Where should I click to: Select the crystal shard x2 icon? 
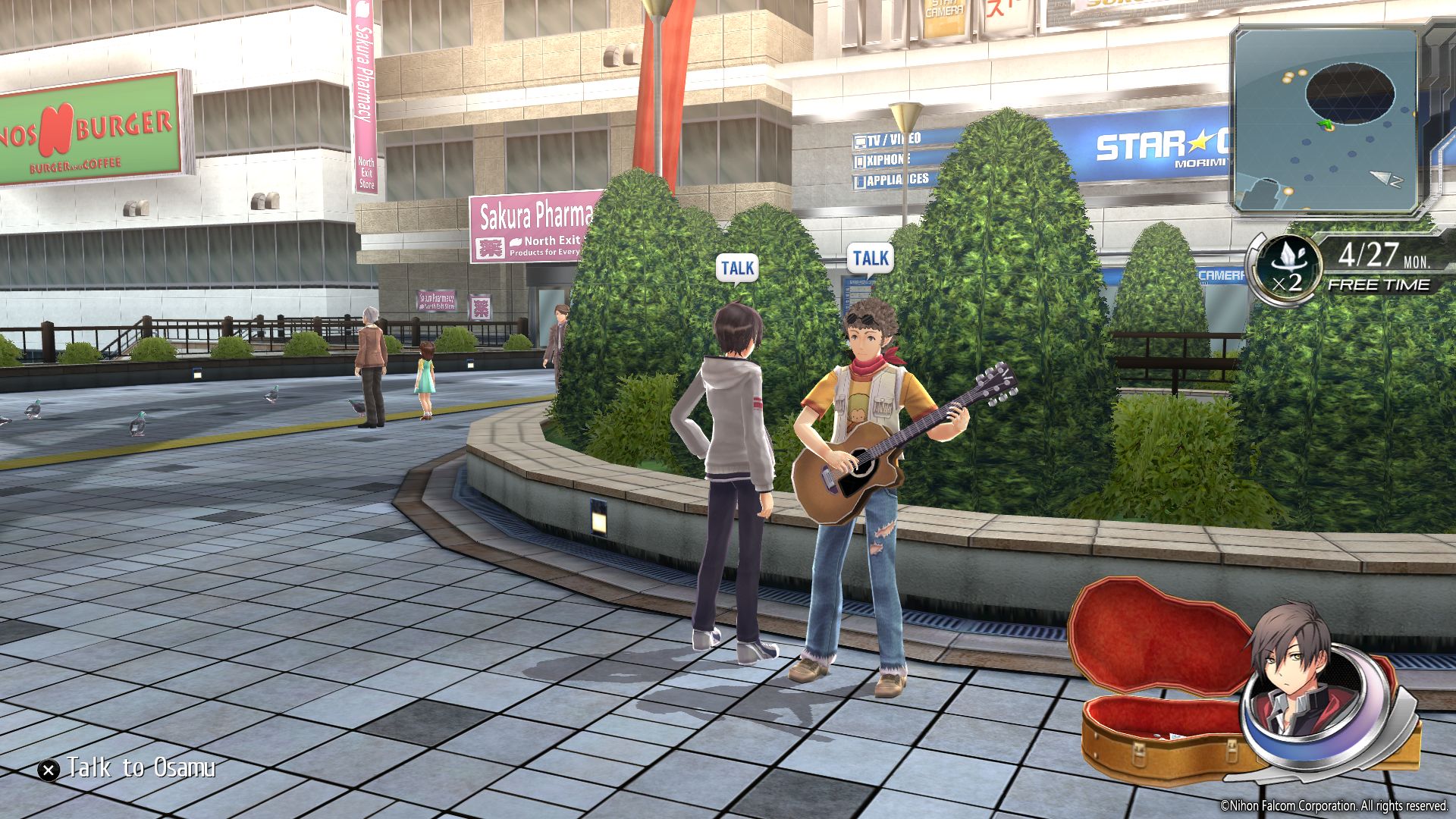pyautogui.click(x=1287, y=268)
